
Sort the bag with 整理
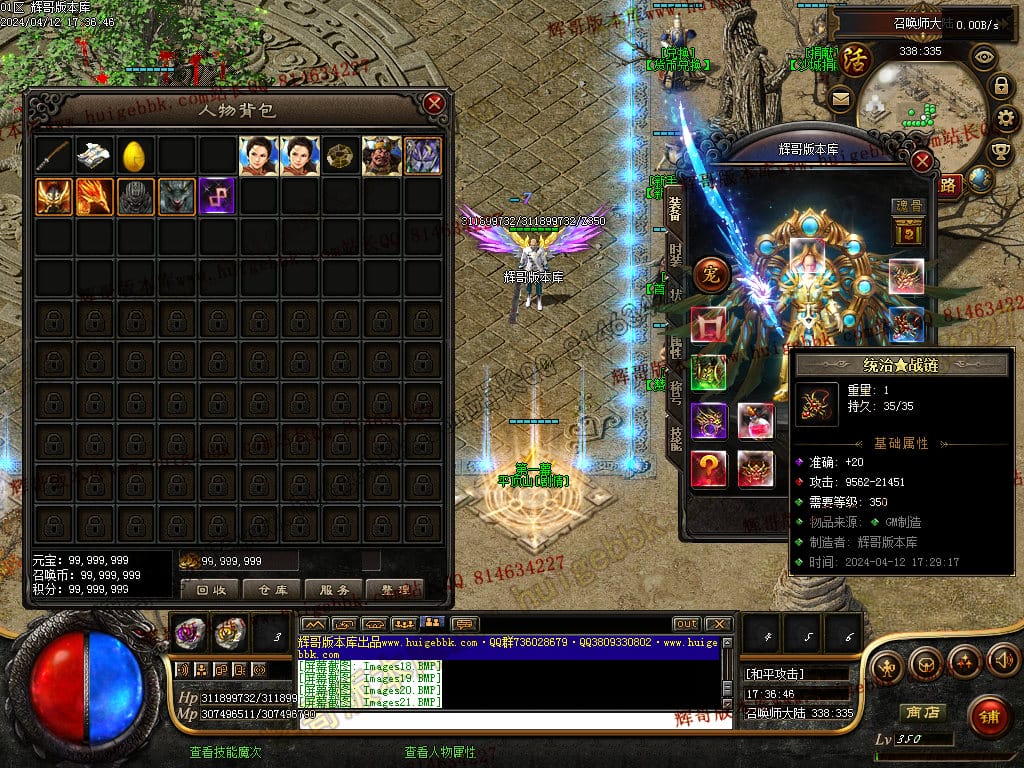(x=396, y=590)
